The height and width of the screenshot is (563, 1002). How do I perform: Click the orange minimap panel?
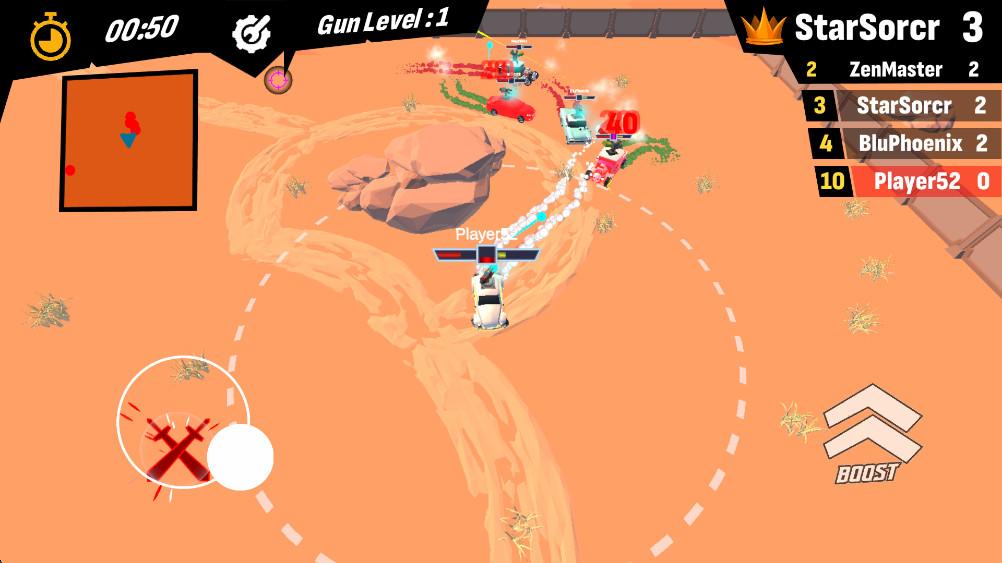128,140
